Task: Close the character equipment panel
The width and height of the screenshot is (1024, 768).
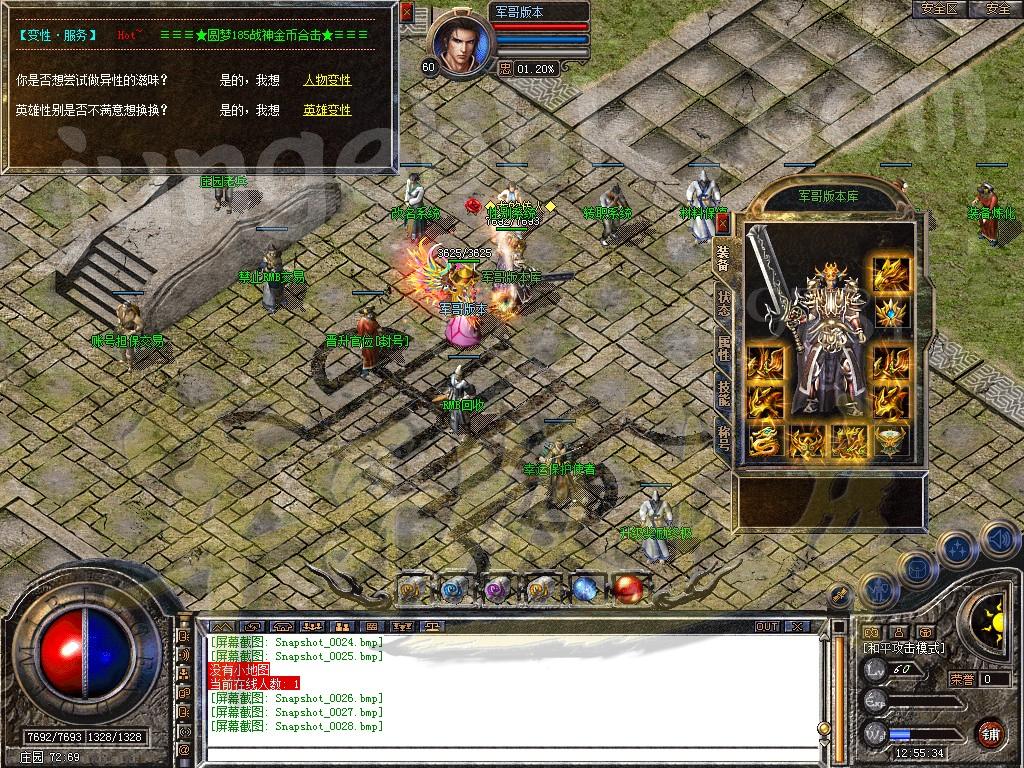Action: tap(722, 224)
